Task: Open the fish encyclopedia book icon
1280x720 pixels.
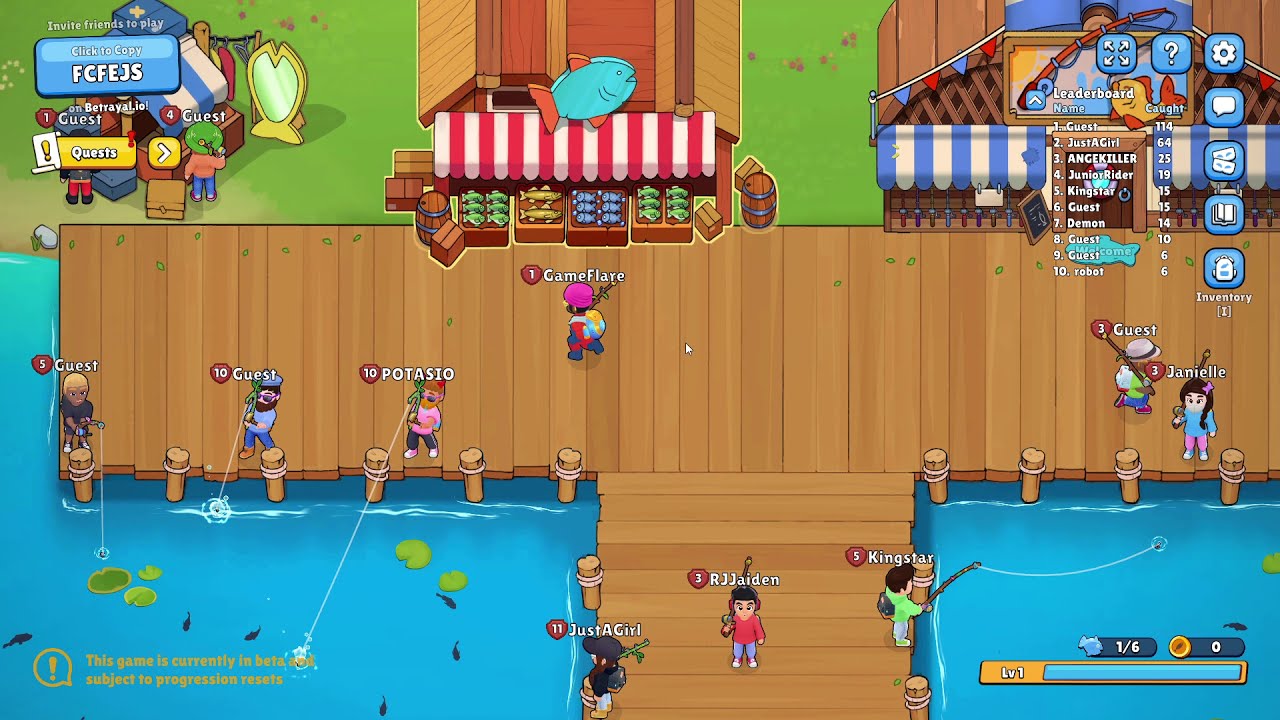Action: (1222, 213)
